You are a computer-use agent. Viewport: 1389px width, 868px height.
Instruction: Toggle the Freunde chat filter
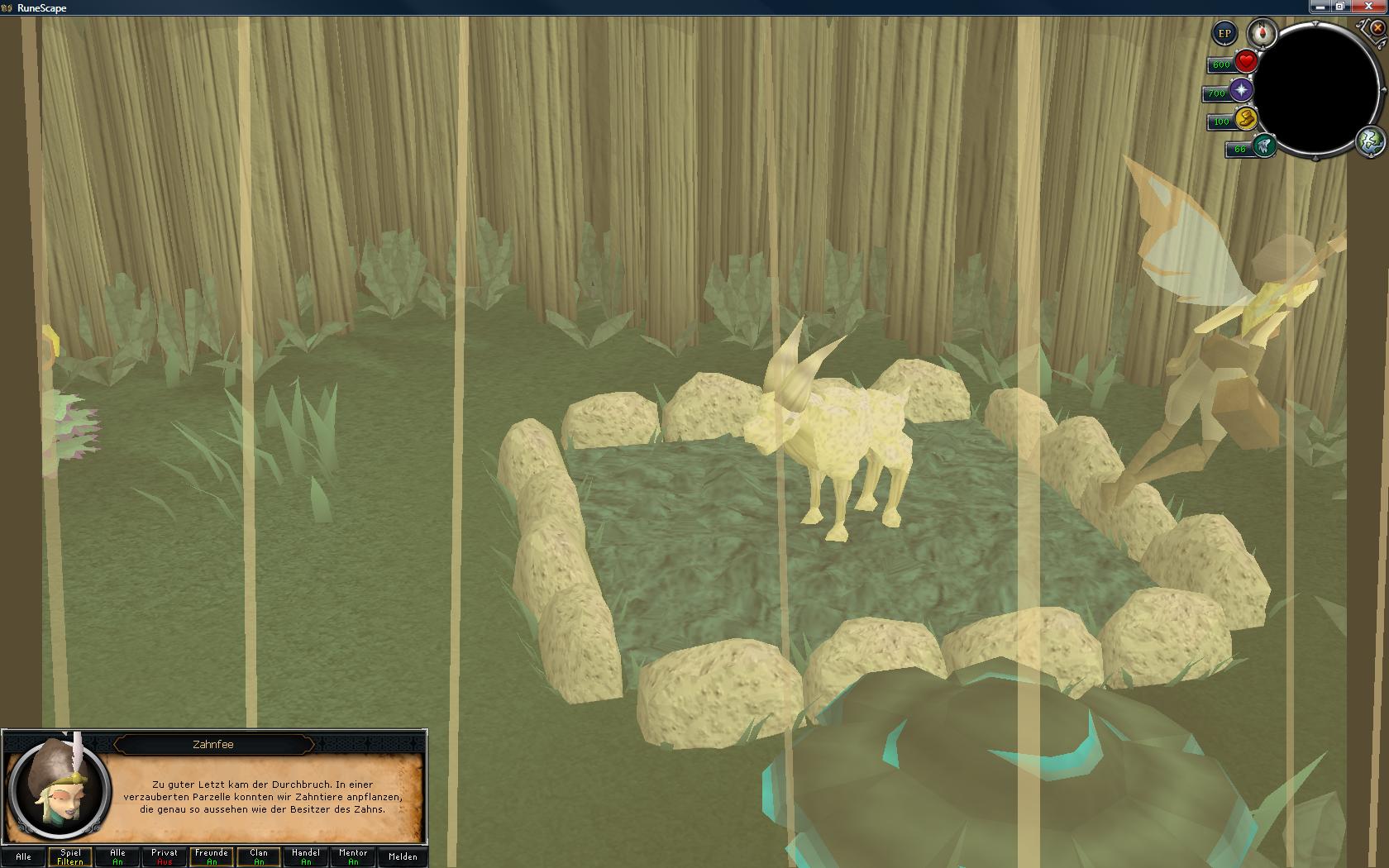coord(212,856)
